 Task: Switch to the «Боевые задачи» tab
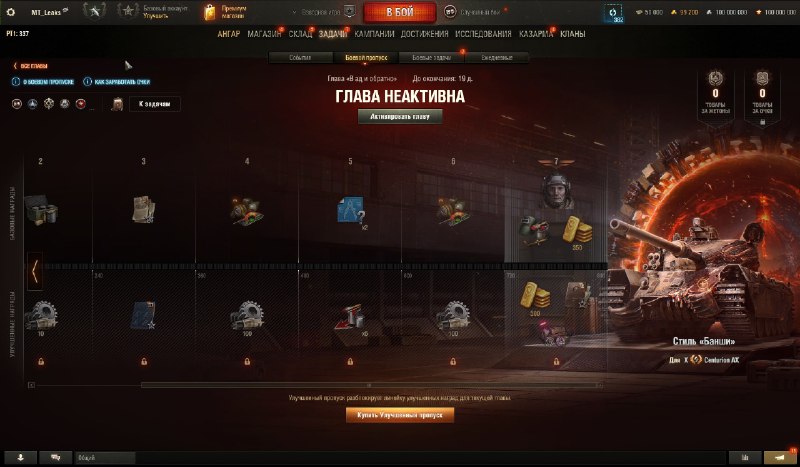[431, 58]
